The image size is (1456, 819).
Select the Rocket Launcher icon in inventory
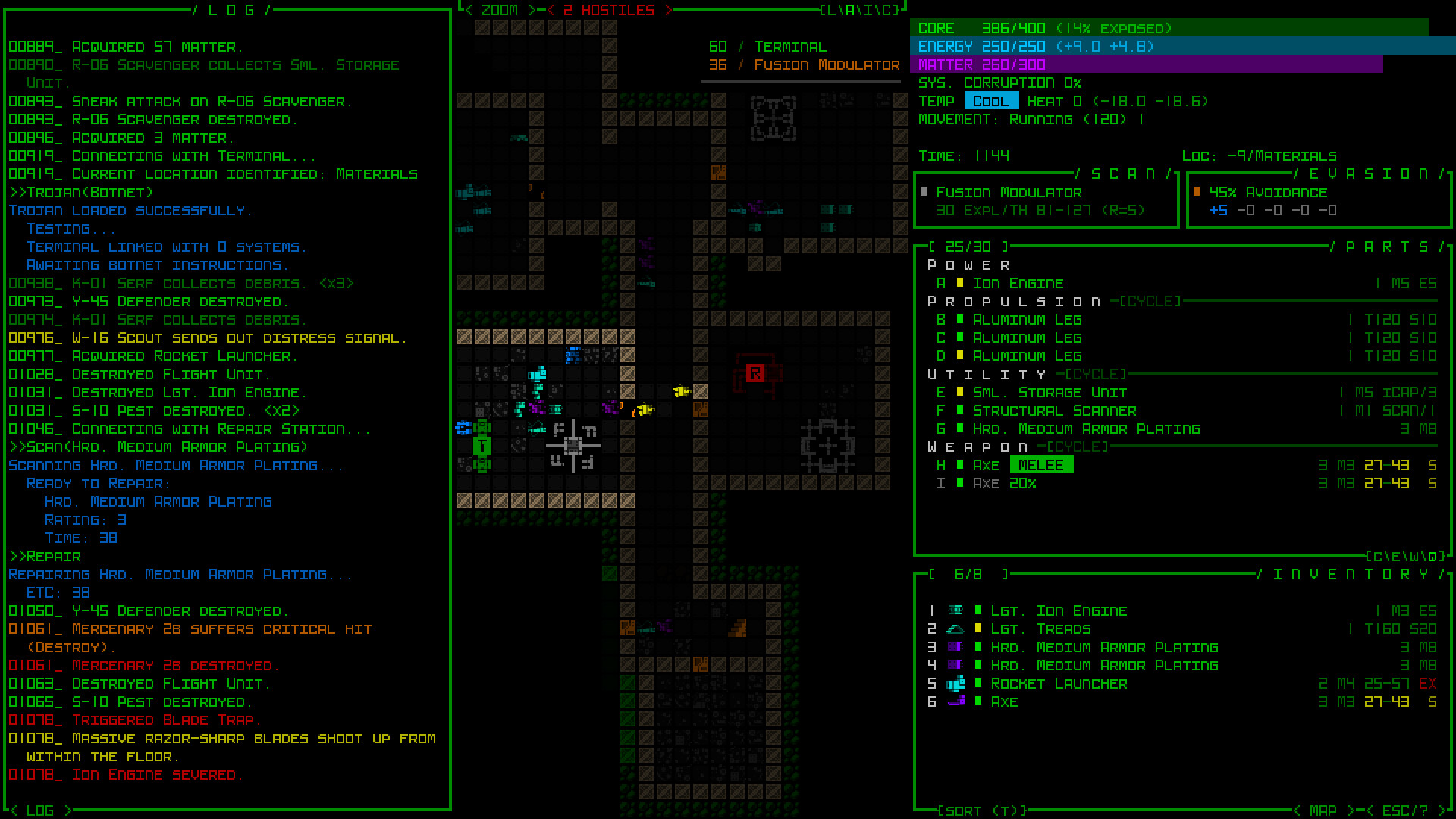tap(957, 683)
